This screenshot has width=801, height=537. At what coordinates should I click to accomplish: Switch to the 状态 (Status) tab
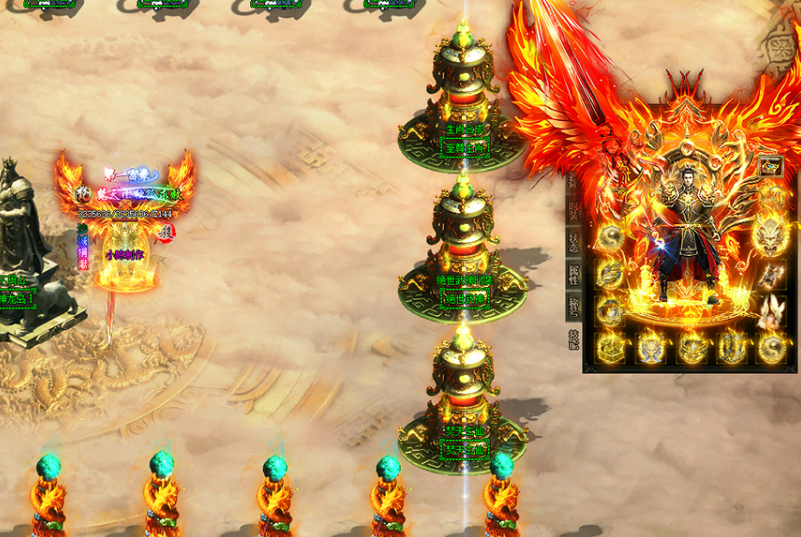point(574,241)
